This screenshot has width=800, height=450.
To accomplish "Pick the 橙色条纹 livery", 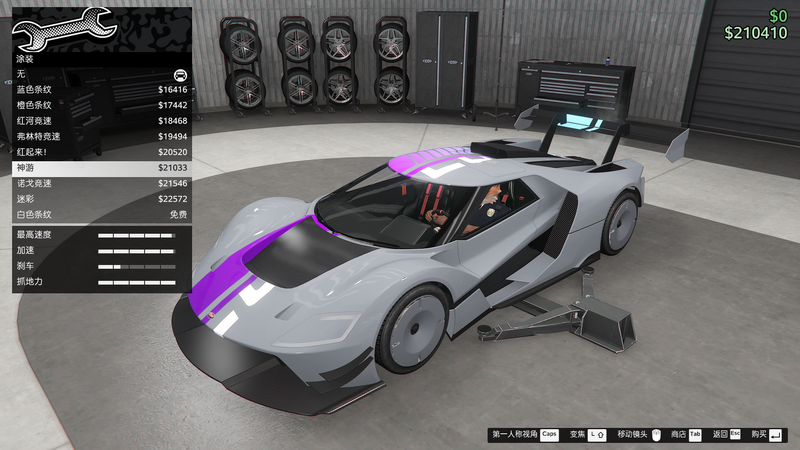I will tap(100, 105).
